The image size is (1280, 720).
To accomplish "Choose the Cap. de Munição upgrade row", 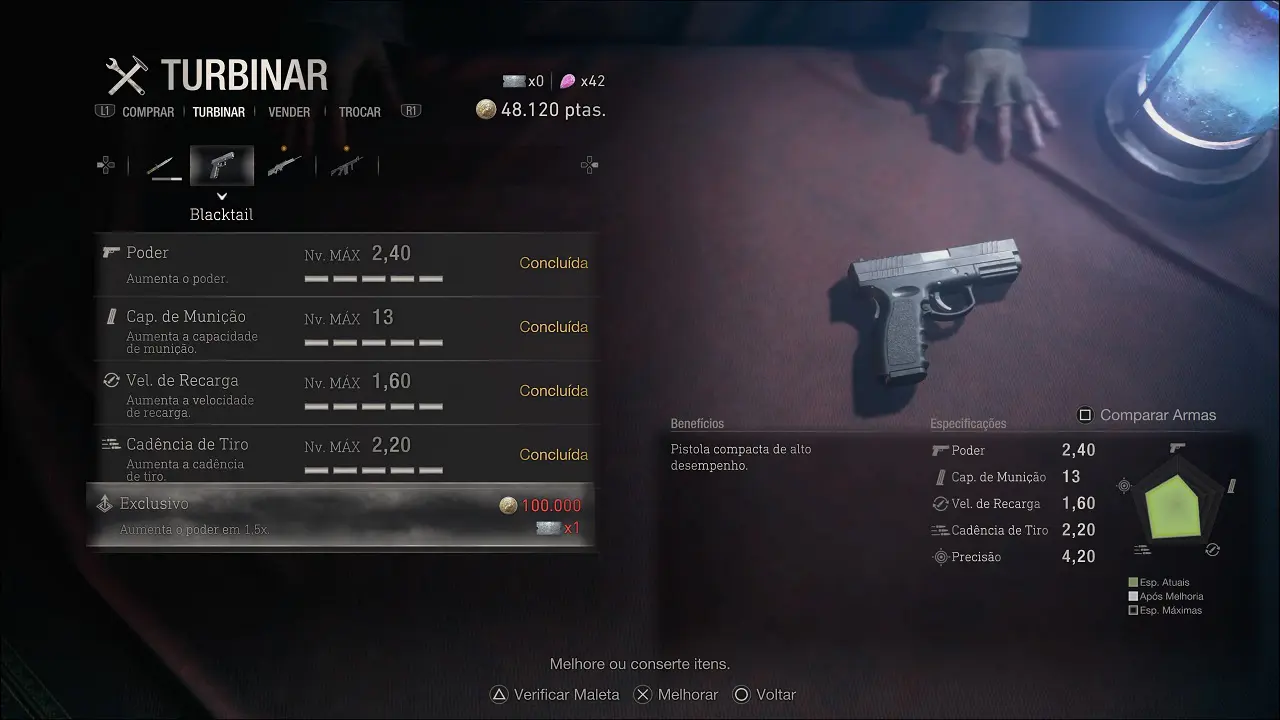I will 346,328.
